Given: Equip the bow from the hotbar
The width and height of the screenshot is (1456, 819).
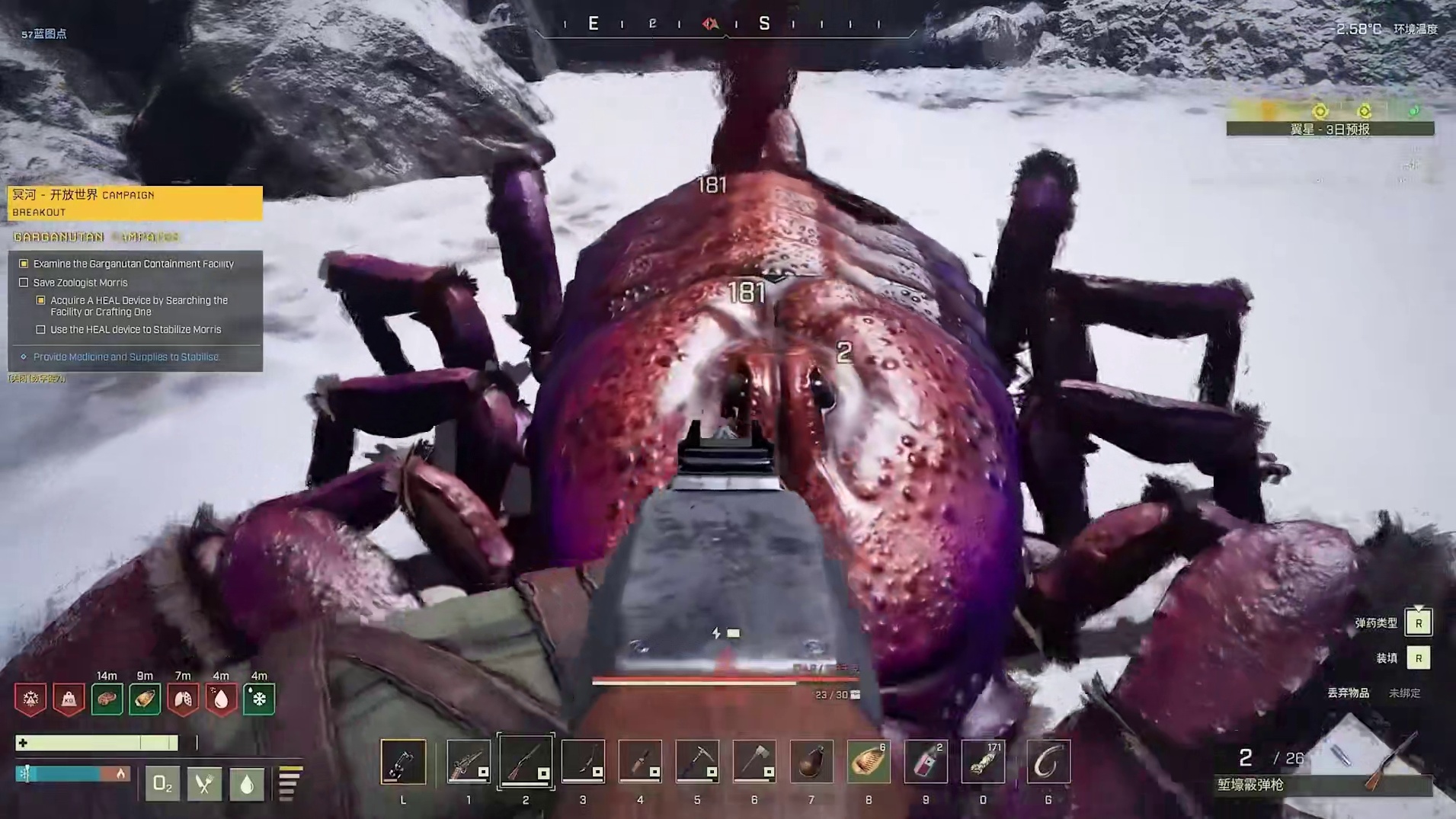Looking at the screenshot, I should point(583,761).
